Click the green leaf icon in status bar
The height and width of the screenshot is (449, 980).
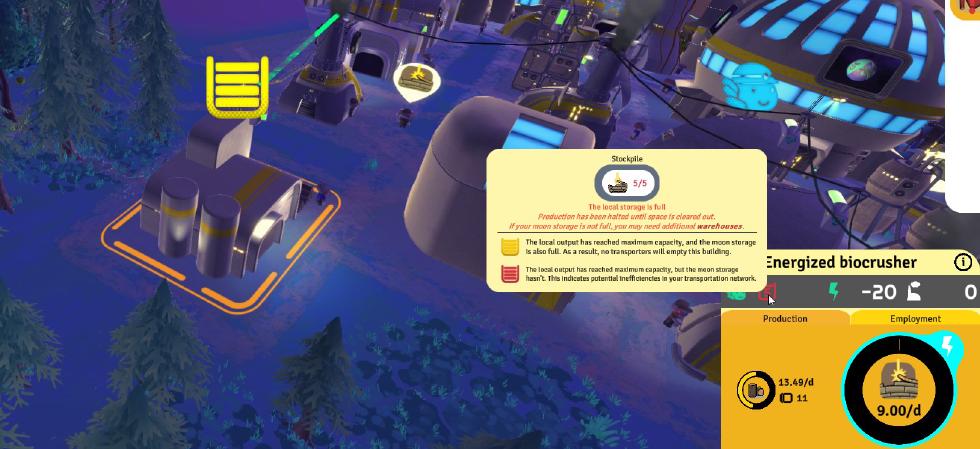[x=737, y=292]
